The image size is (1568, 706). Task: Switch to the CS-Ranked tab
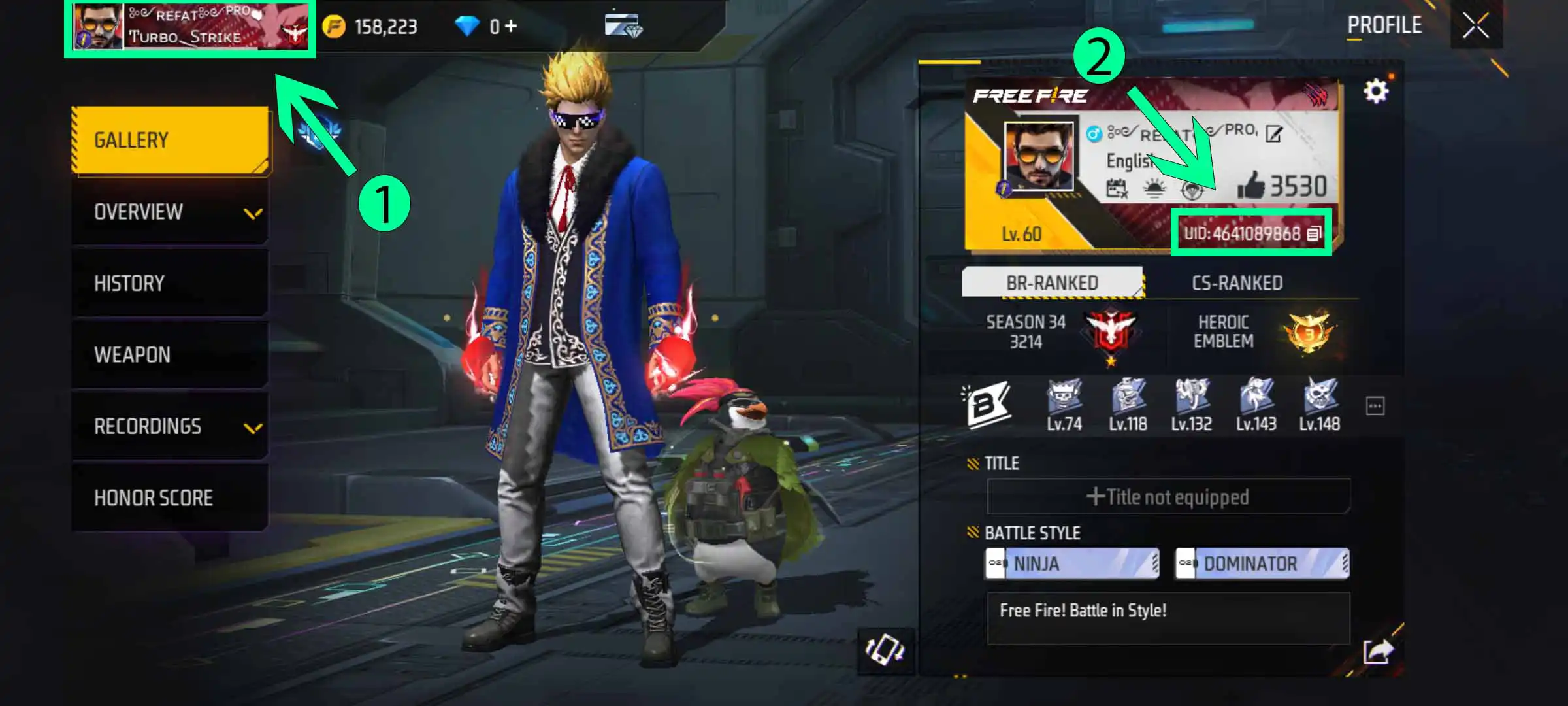(1237, 283)
